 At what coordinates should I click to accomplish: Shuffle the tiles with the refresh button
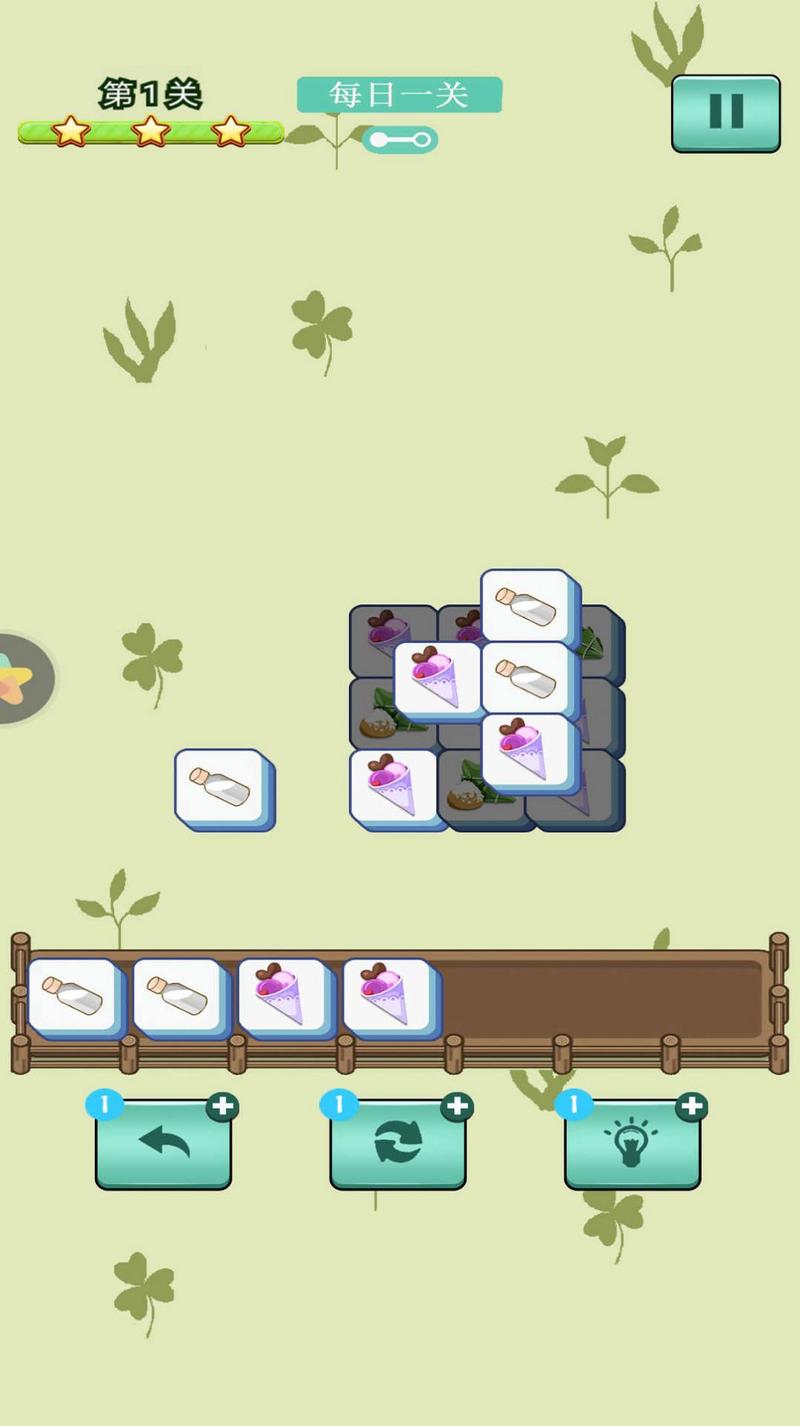pos(397,1144)
